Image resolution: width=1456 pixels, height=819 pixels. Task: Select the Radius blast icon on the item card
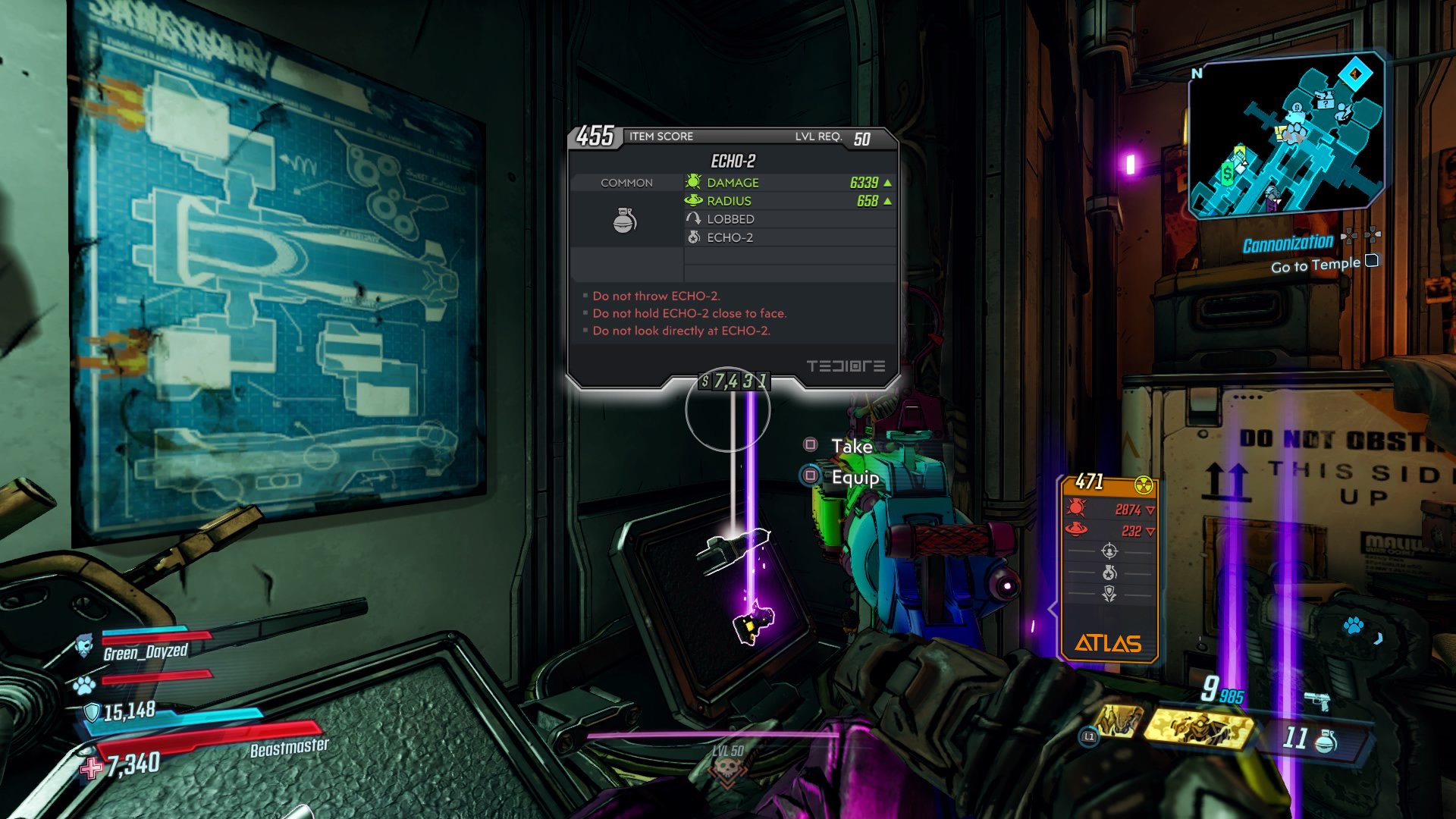[x=695, y=200]
